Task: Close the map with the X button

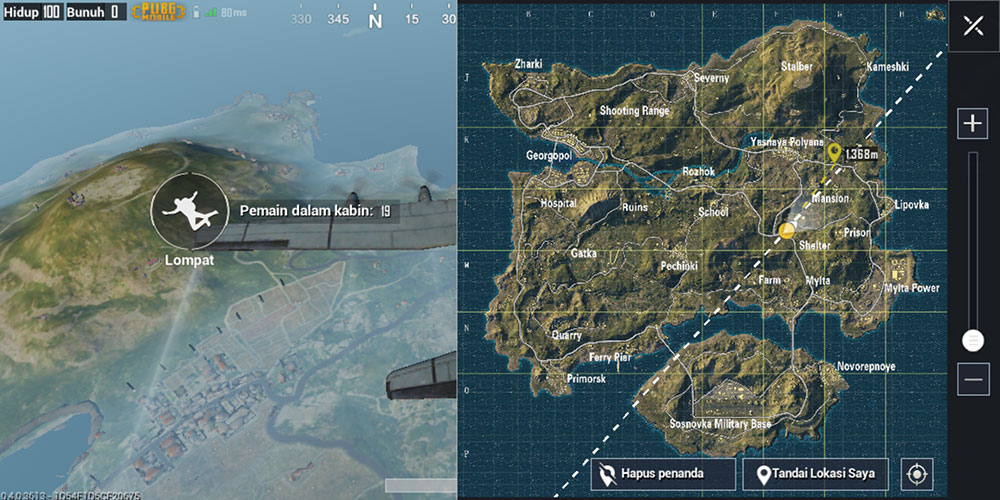Action: point(973,26)
